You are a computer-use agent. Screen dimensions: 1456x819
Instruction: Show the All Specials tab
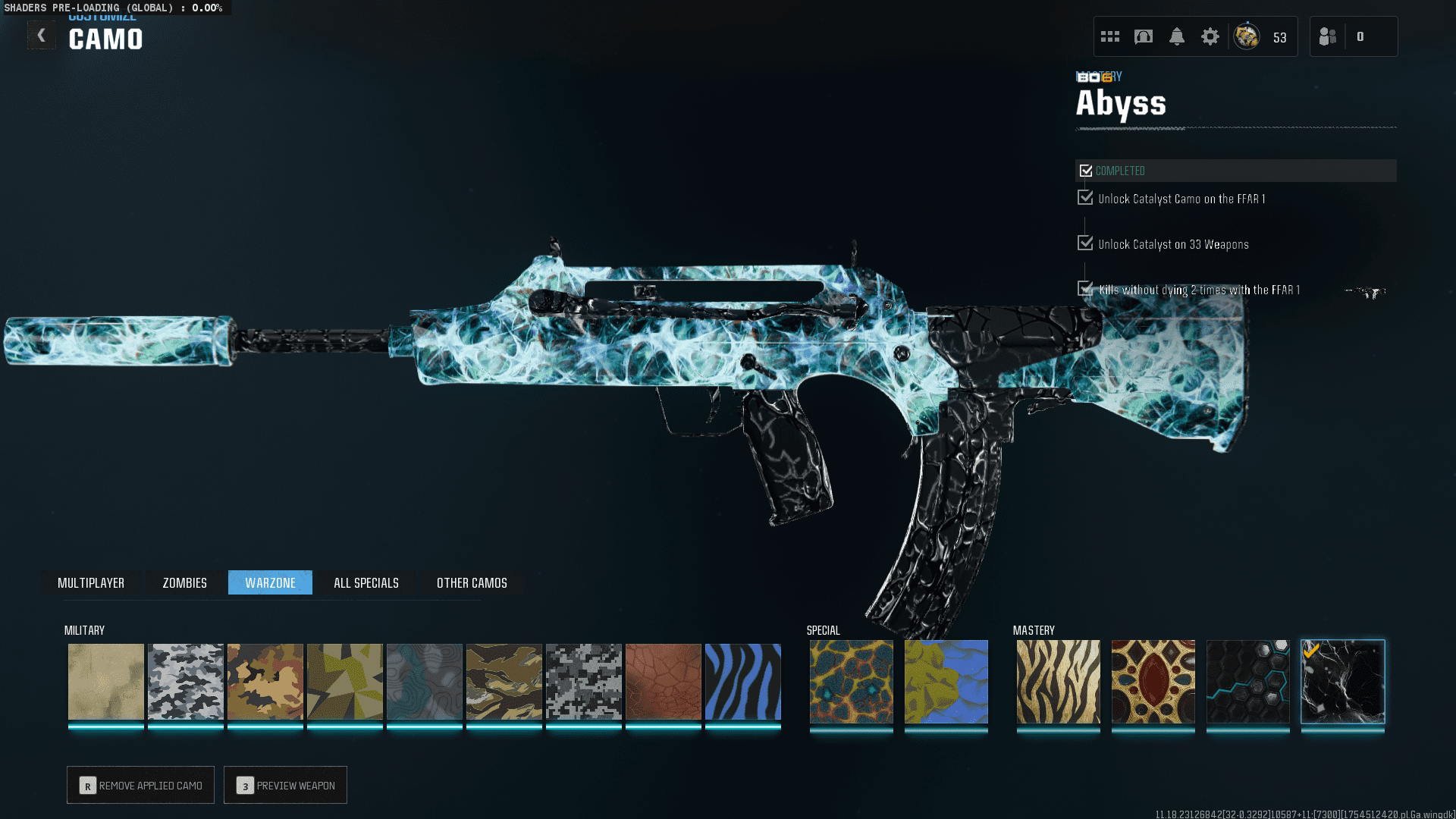(x=366, y=582)
